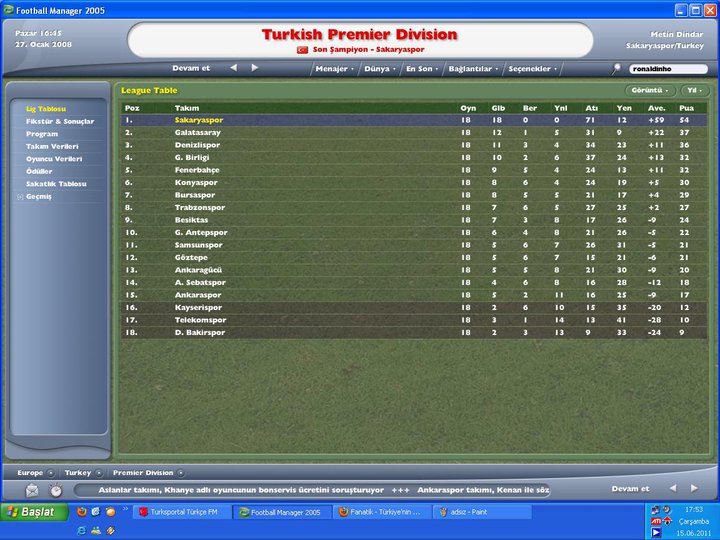Expand the Geçmiş sidebar item
Image resolution: width=720 pixels, height=540 pixels.
(39, 196)
